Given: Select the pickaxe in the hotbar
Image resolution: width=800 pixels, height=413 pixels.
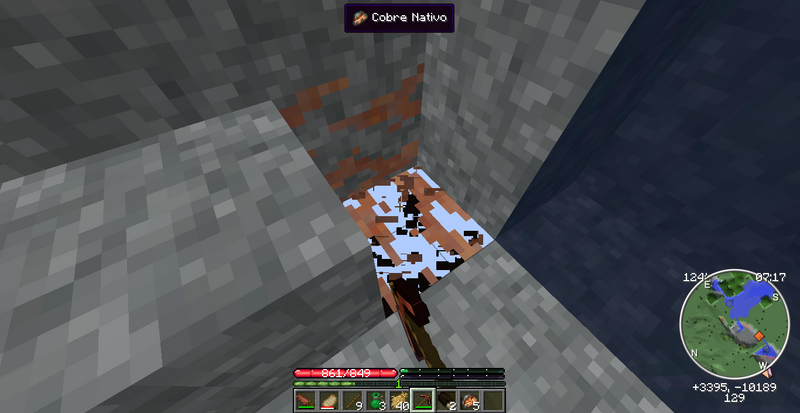Looking at the screenshot, I should point(422,401).
